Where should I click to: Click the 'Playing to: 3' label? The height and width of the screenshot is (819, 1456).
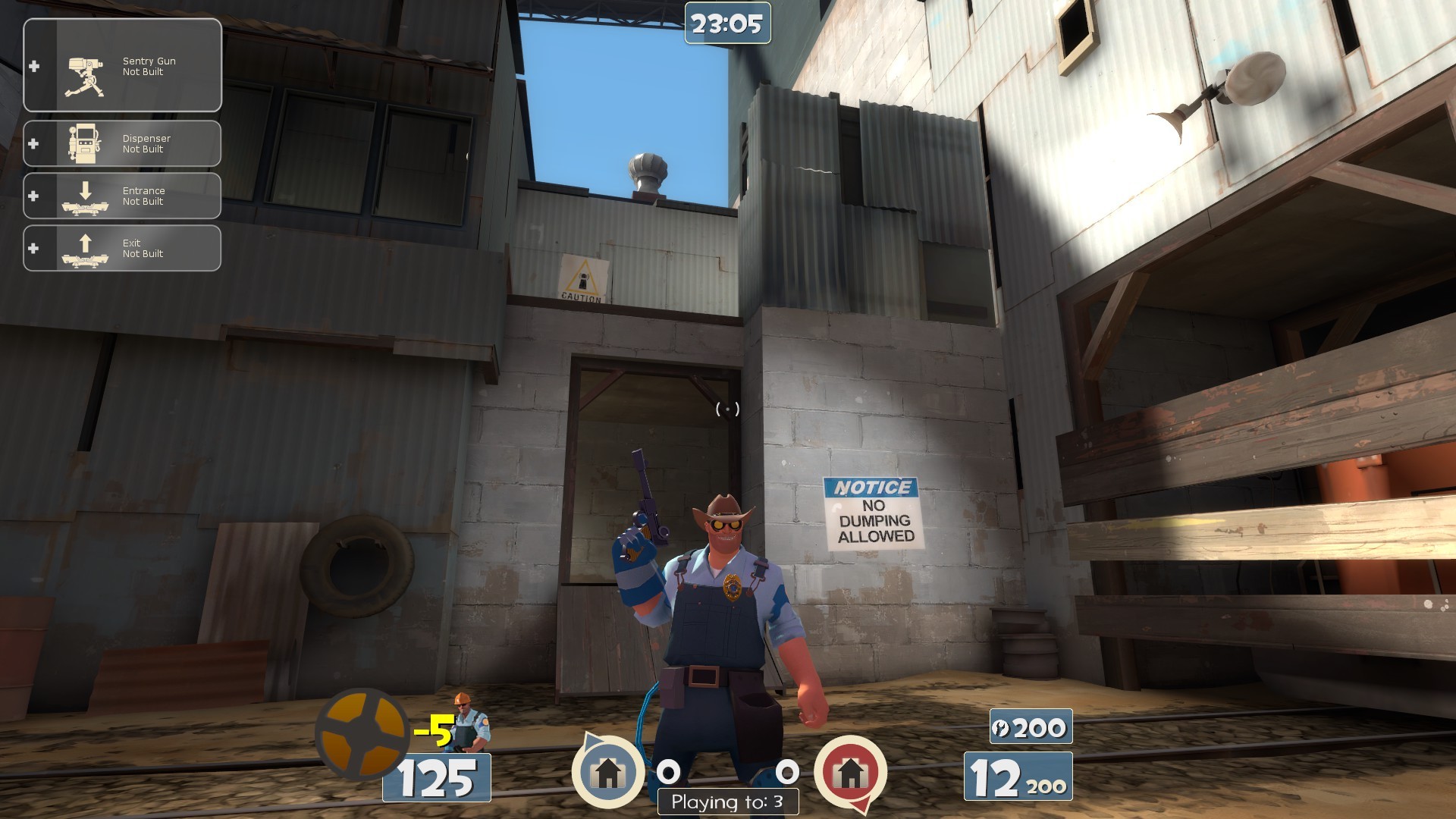tap(727, 800)
